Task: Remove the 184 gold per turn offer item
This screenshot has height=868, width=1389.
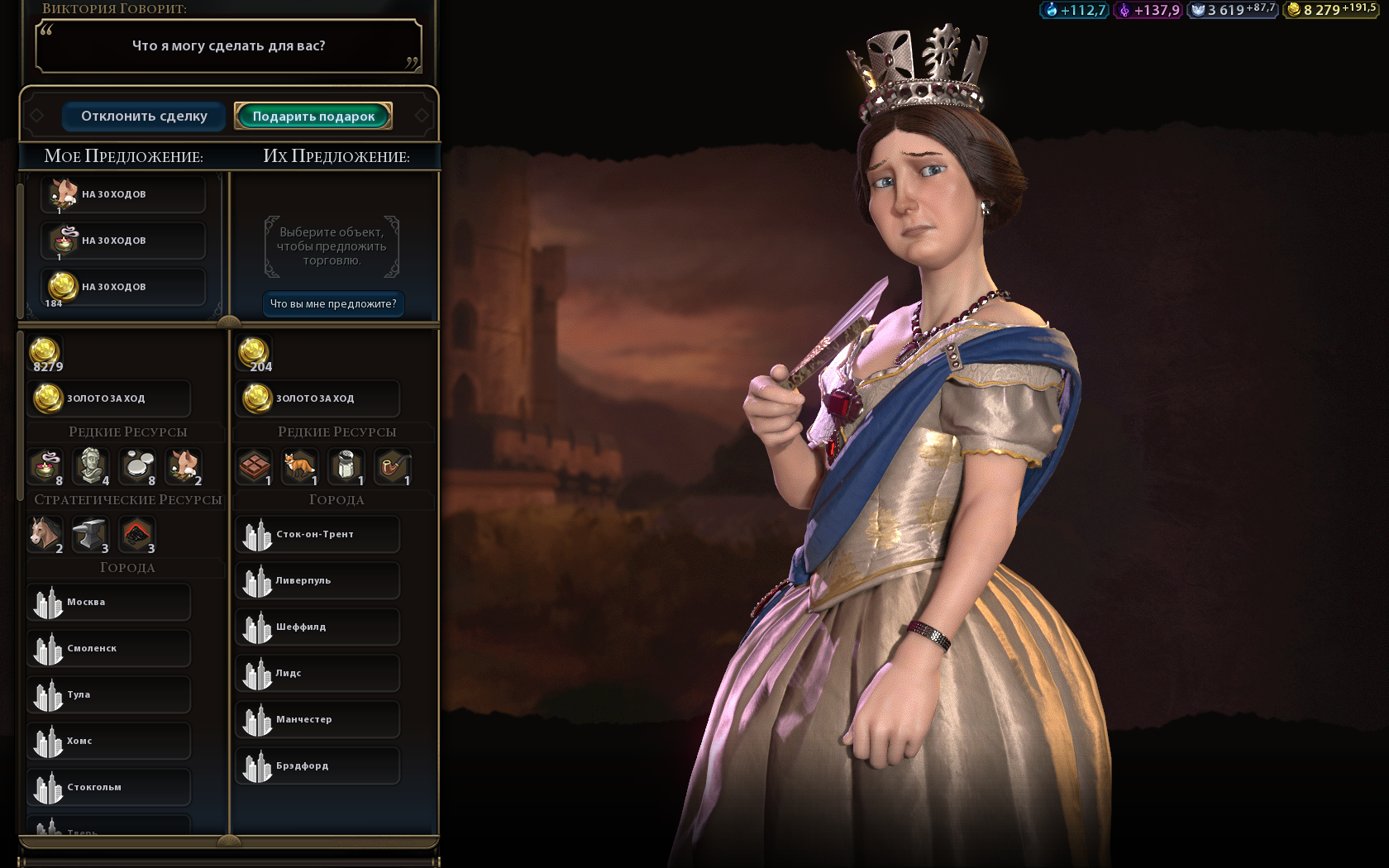Action: click(x=122, y=287)
